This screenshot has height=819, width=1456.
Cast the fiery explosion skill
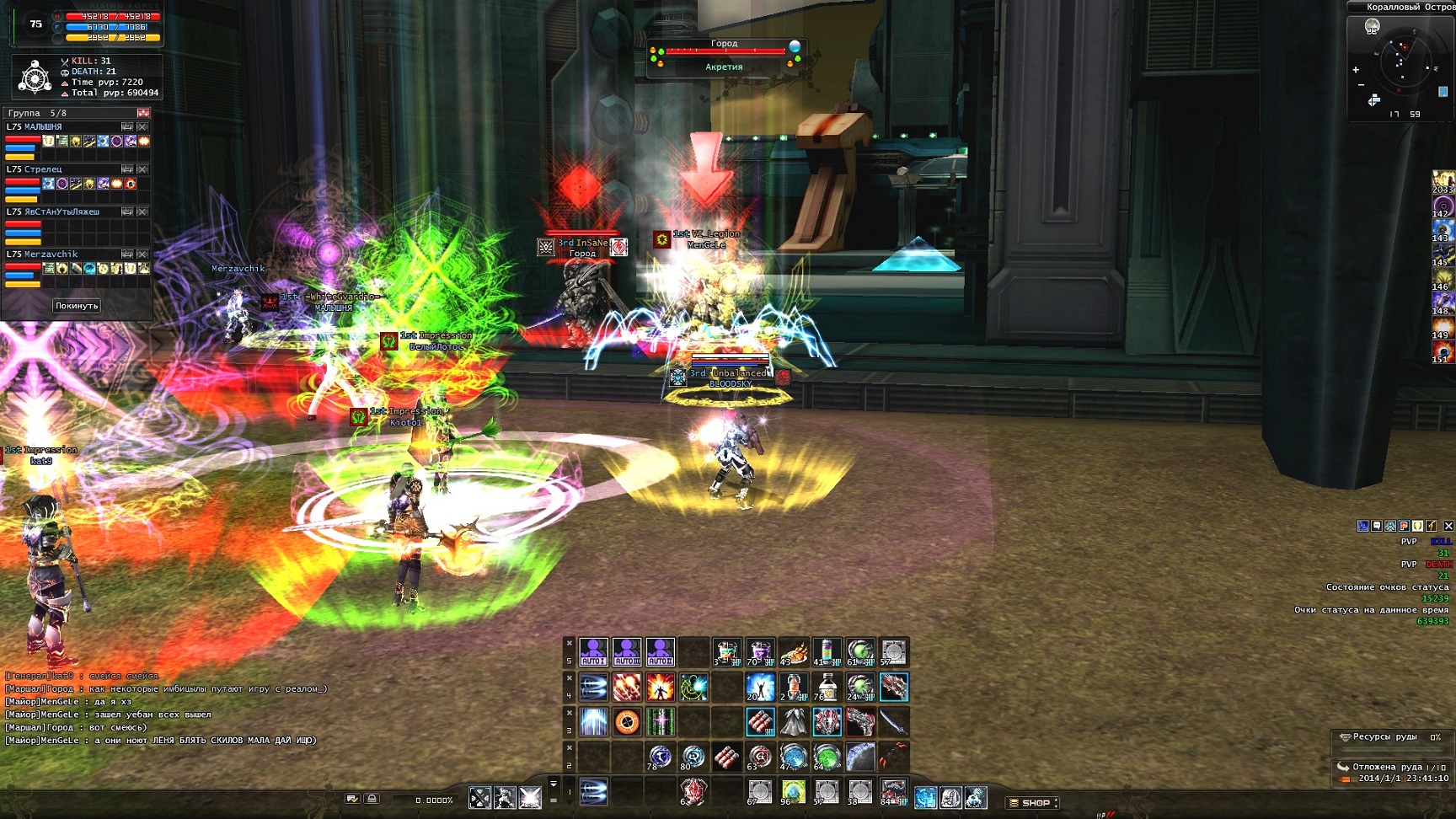click(x=660, y=687)
